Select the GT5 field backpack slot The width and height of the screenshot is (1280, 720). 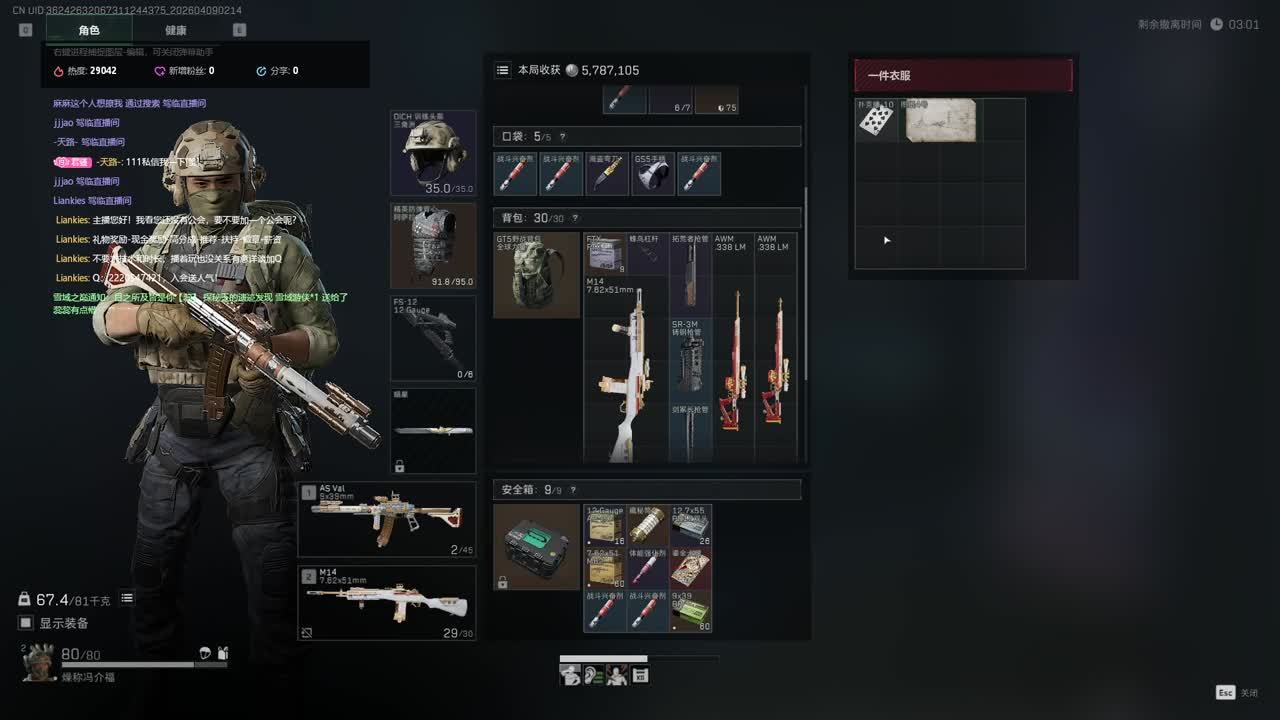537,275
